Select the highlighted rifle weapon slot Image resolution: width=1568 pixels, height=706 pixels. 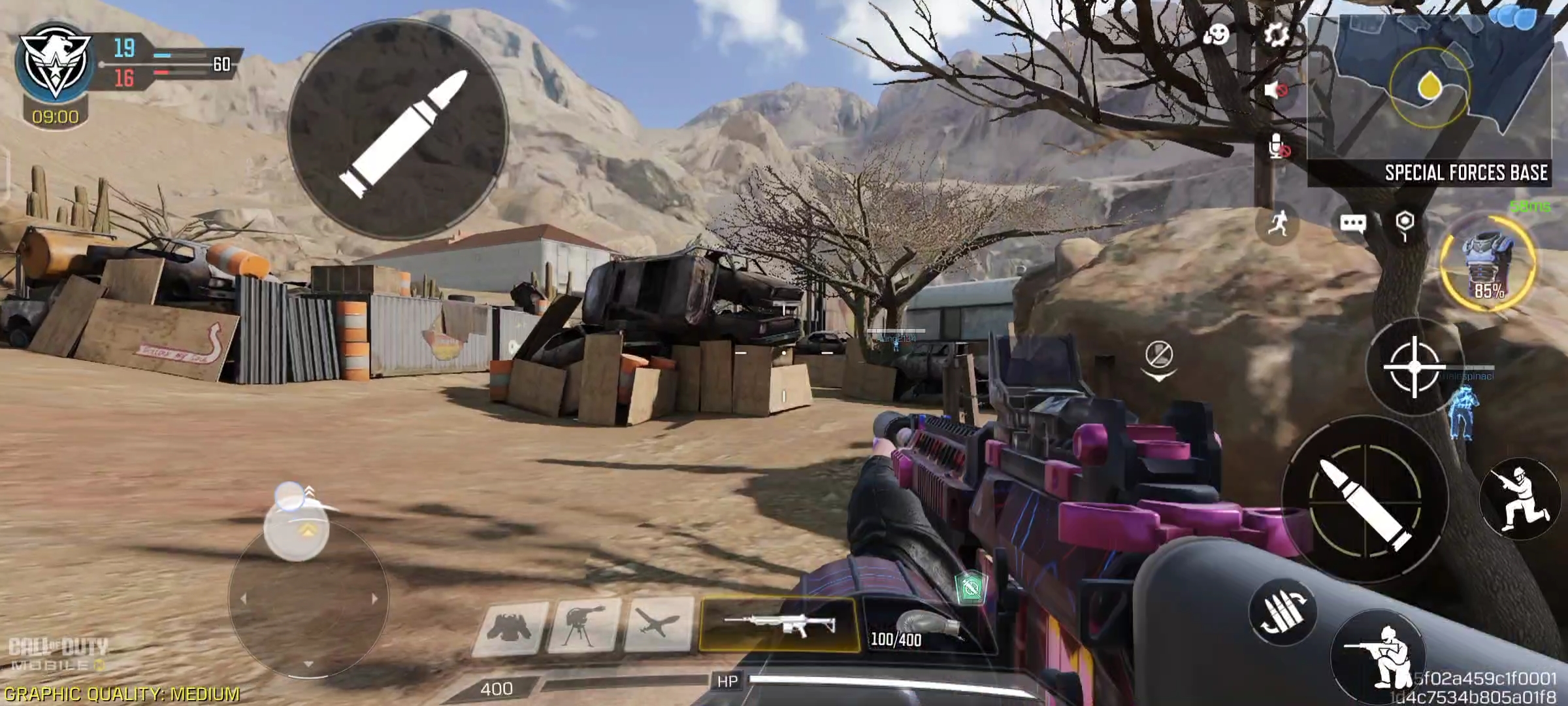click(779, 625)
